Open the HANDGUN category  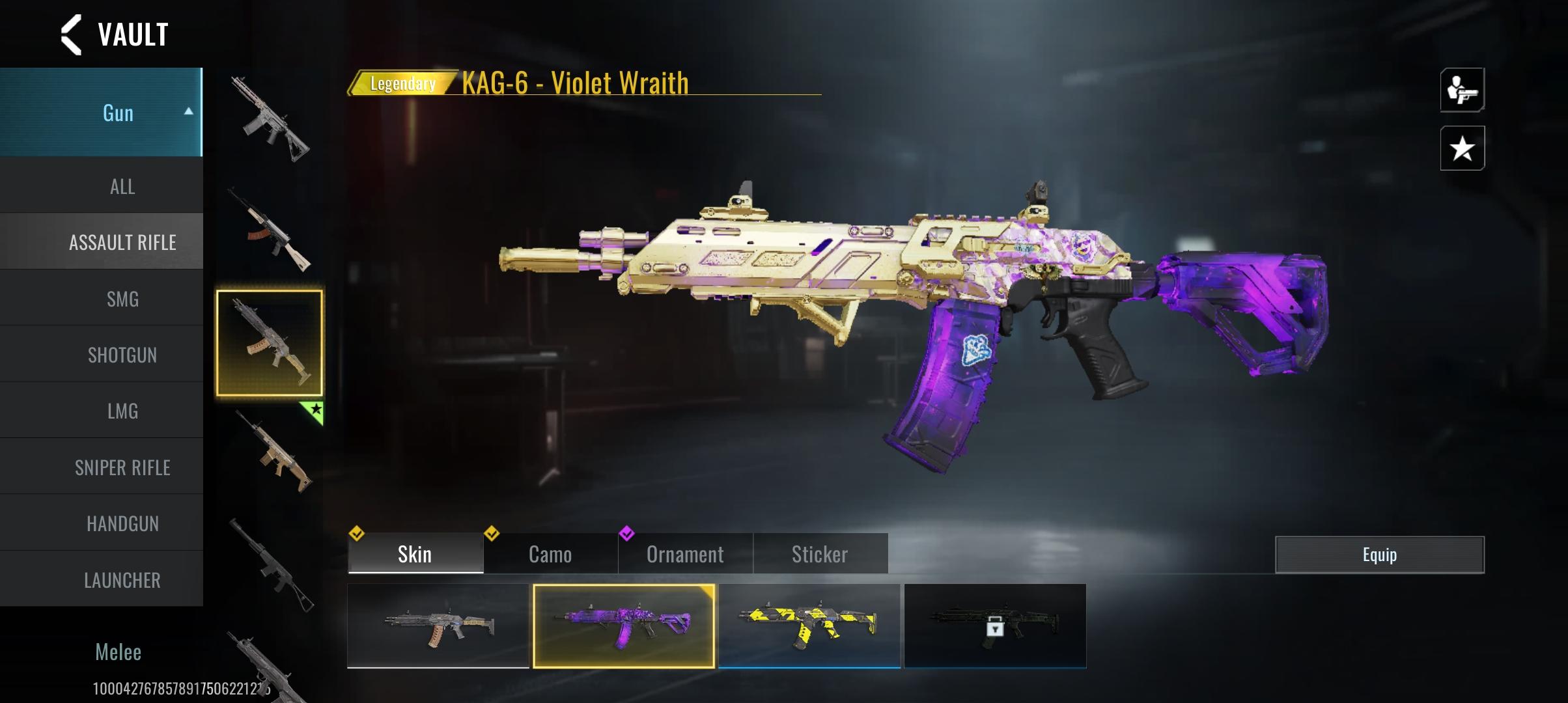[x=122, y=524]
